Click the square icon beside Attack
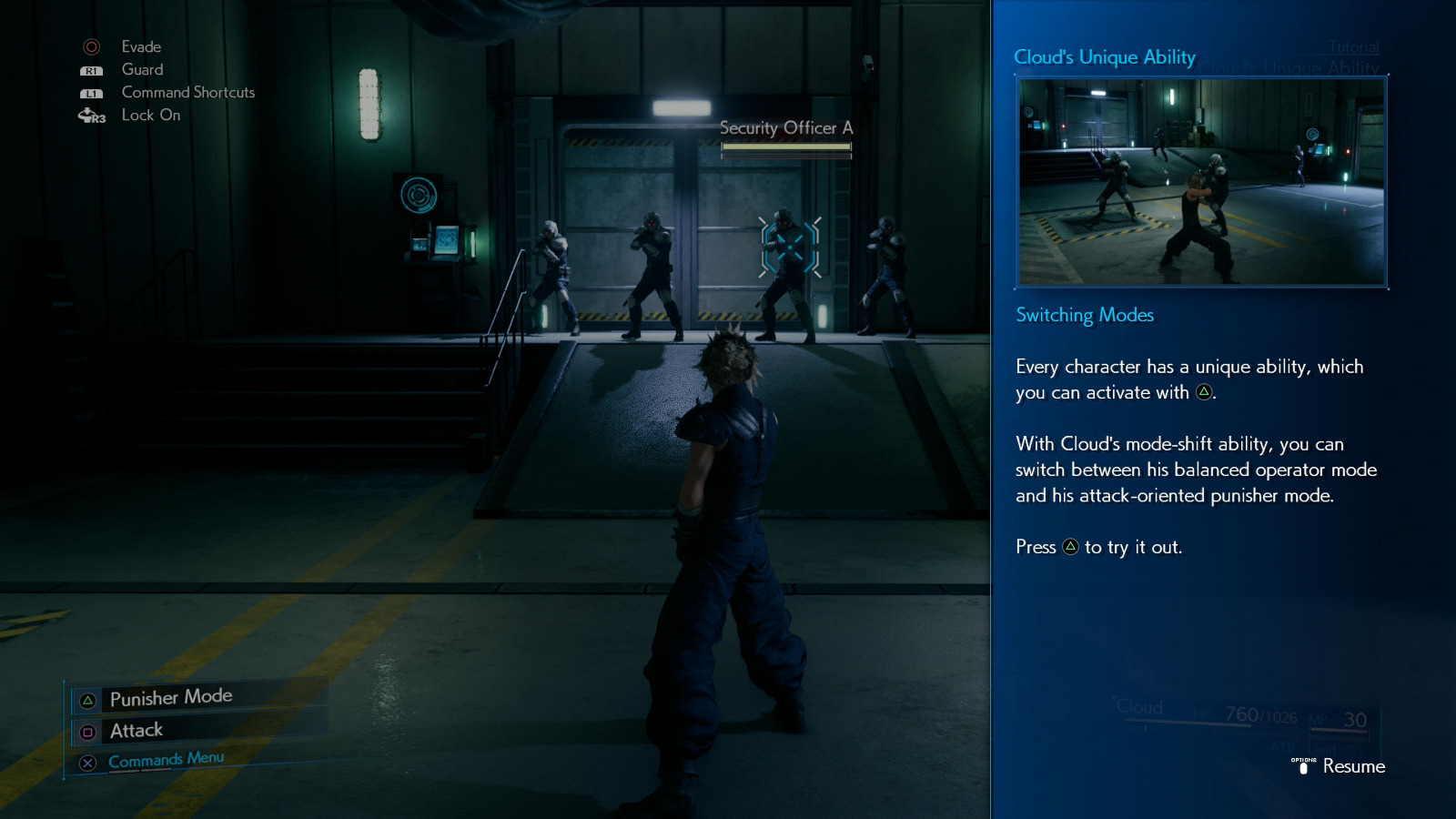The height and width of the screenshot is (819, 1456). [x=86, y=731]
